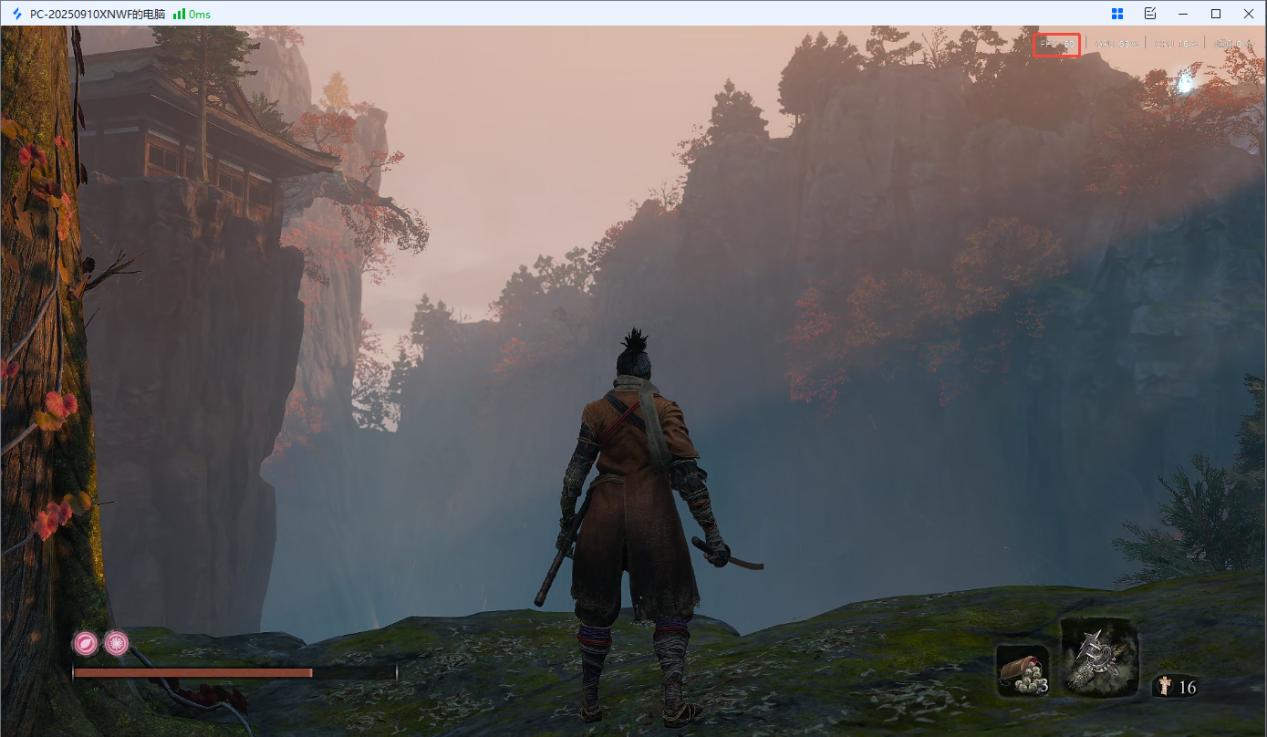1267x737 pixels.
Task: Click the pink blossom resurrection node
Action: (x=116, y=643)
